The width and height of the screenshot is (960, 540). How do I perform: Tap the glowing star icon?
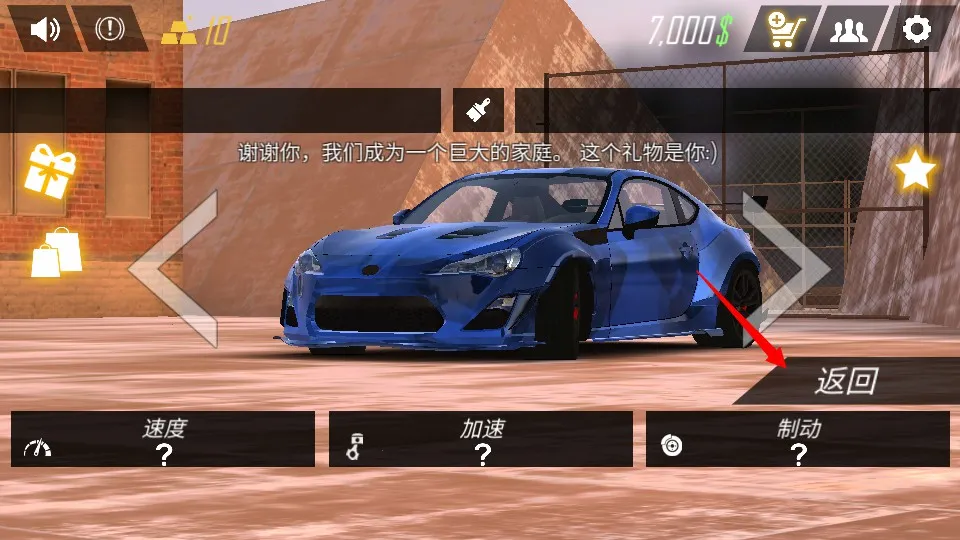pyautogui.click(x=914, y=171)
